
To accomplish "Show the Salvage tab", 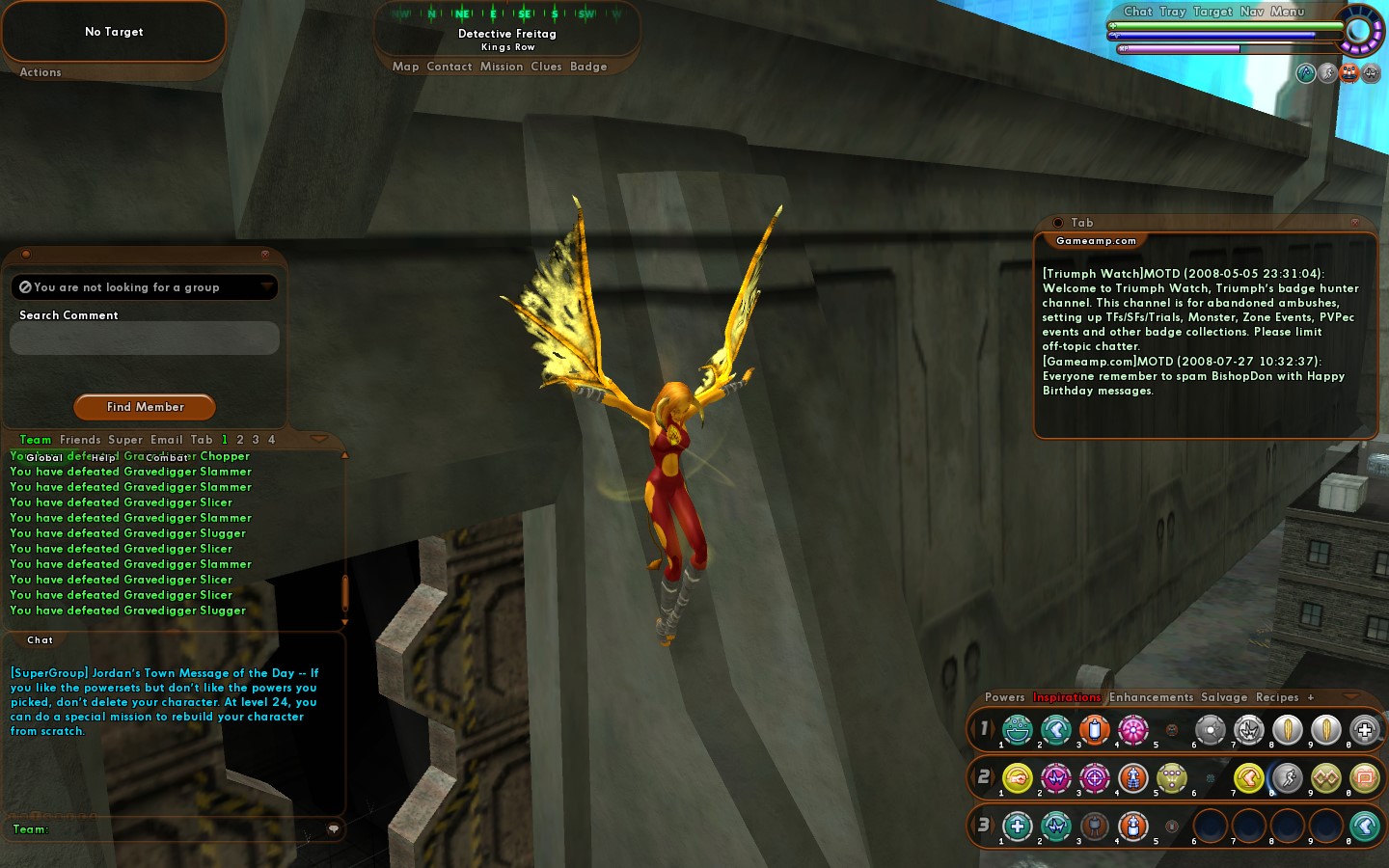I will coord(1224,697).
